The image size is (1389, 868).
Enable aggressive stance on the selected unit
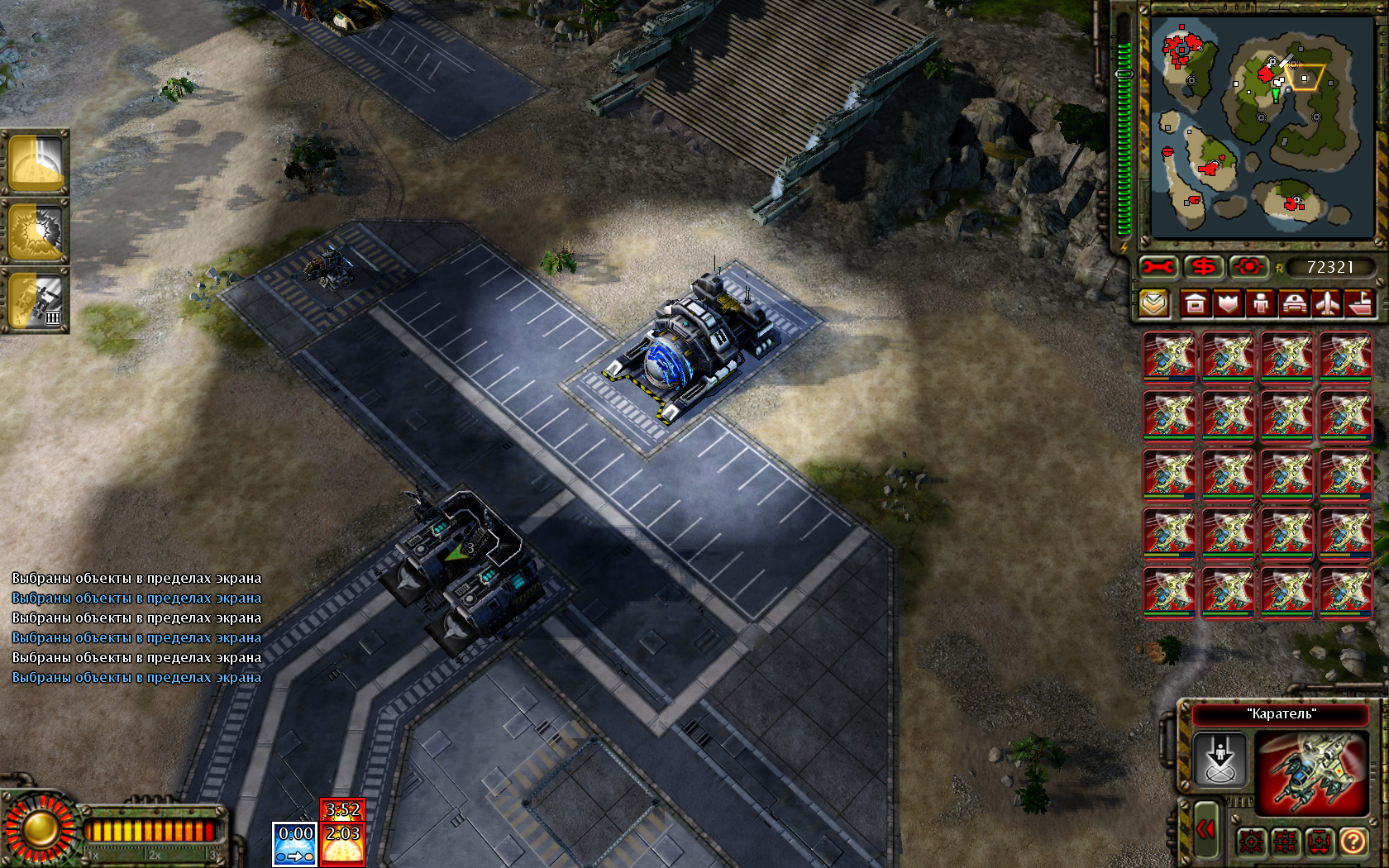1253,842
